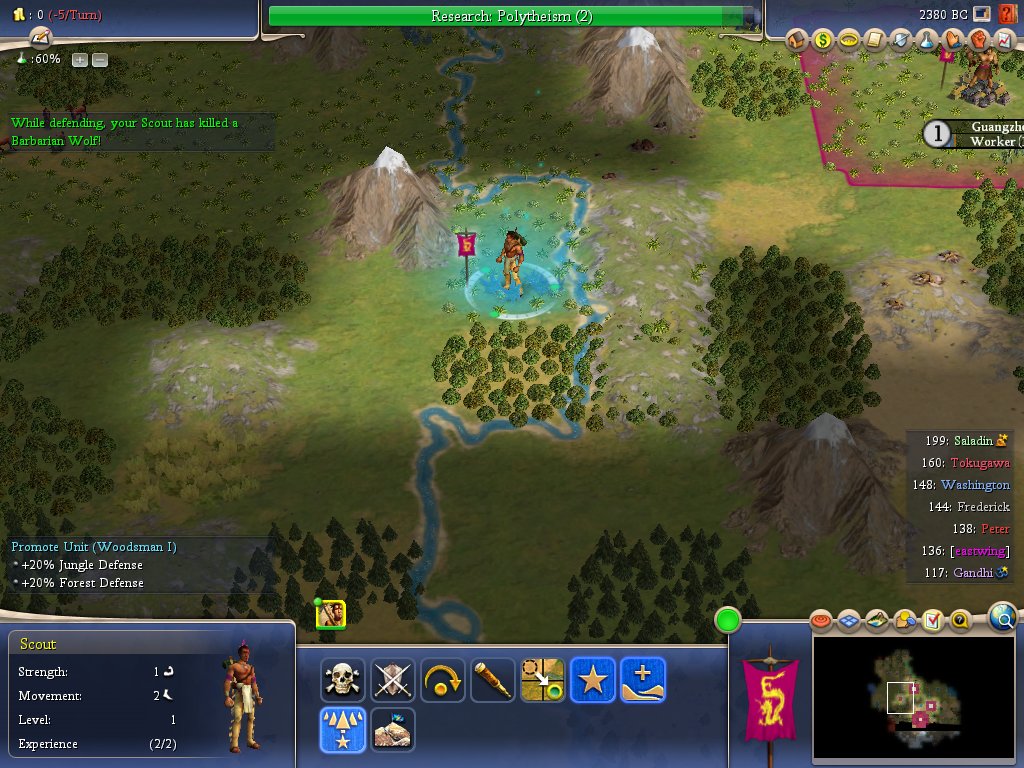Delete the unit with the skull button
This screenshot has height=768, width=1024.
(x=343, y=680)
